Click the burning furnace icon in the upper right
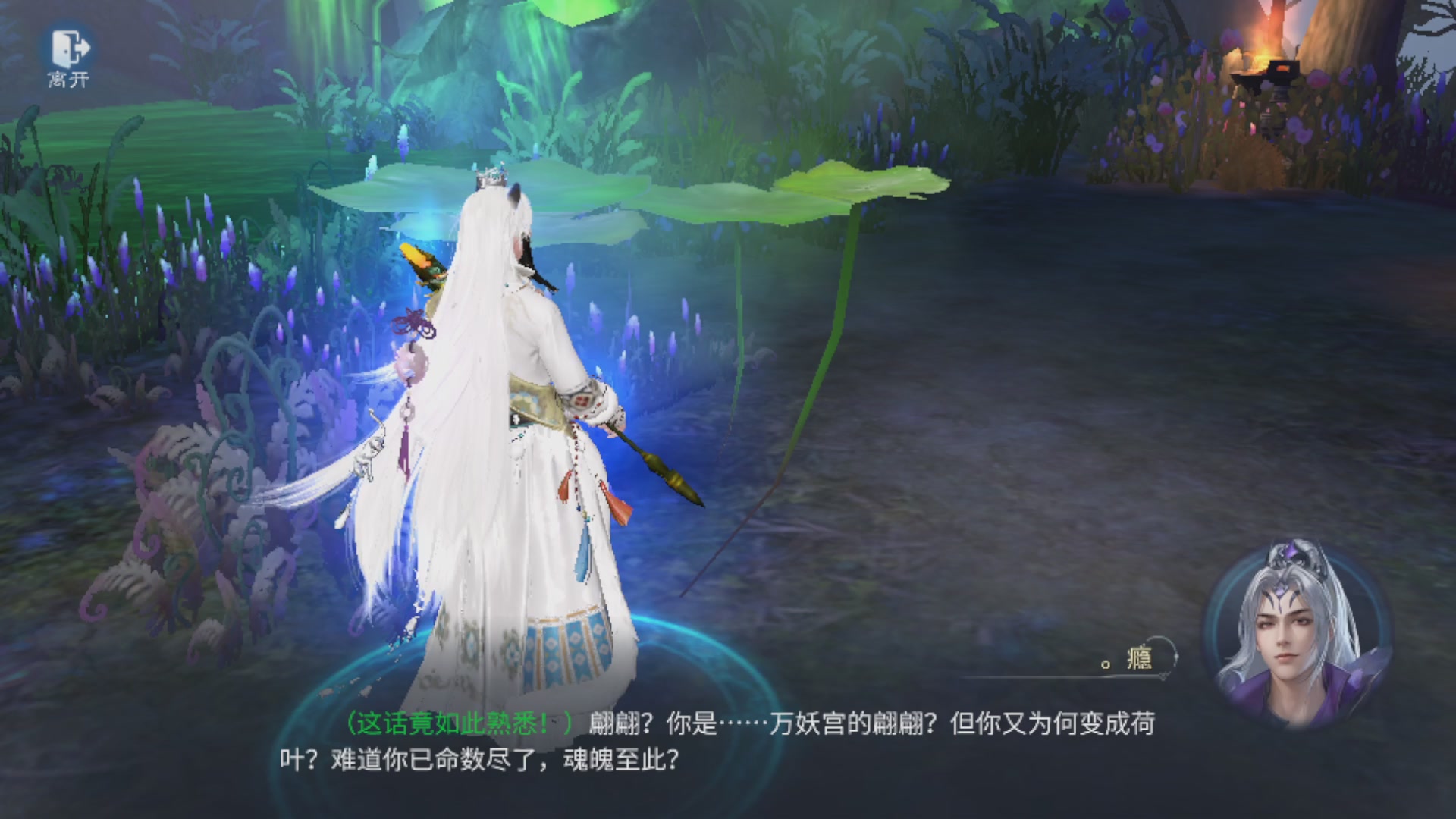Viewport: 1456px width, 819px height. pyautogui.click(x=1266, y=61)
